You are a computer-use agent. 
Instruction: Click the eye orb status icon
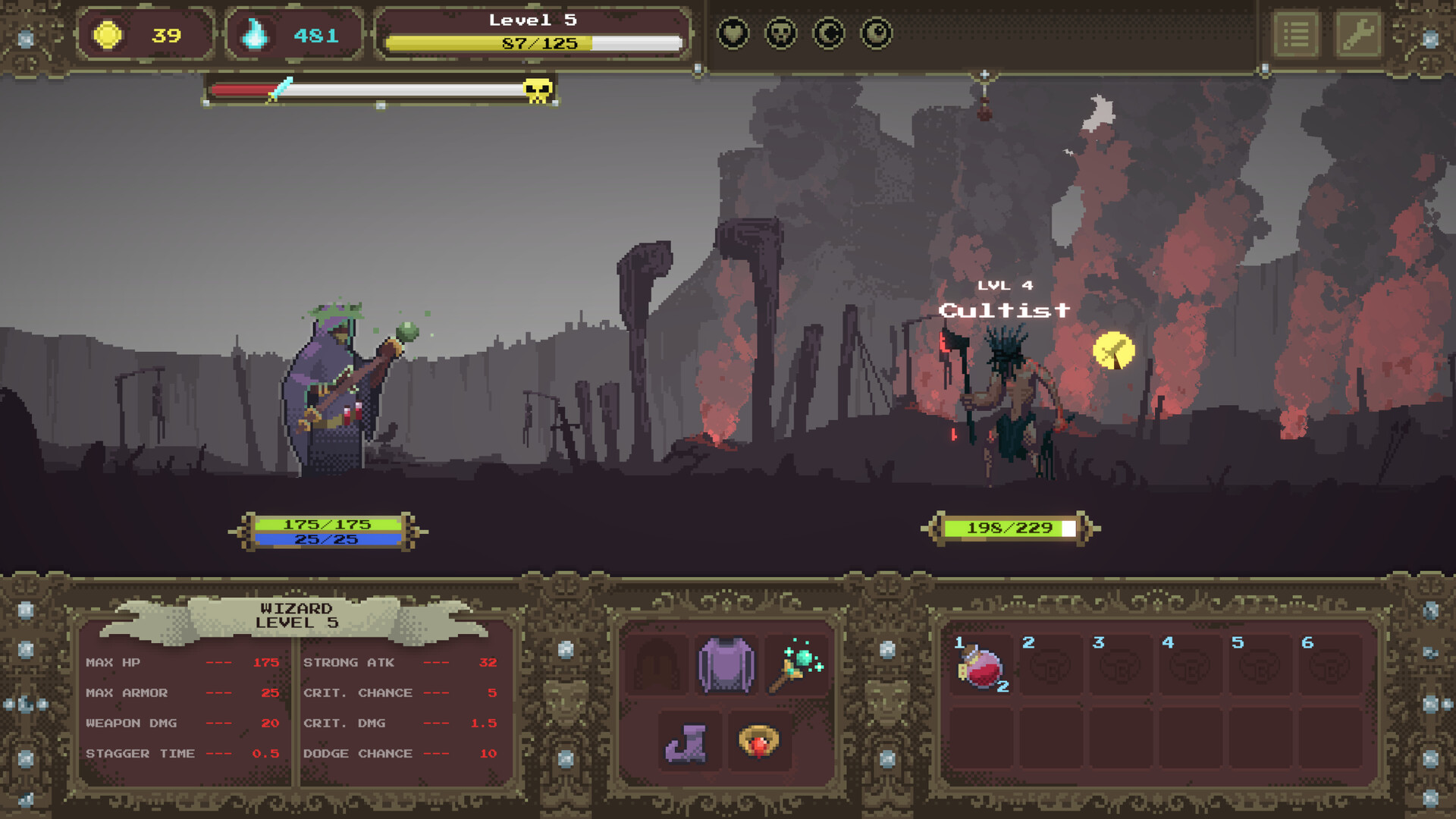pyautogui.click(x=876, y=33)
